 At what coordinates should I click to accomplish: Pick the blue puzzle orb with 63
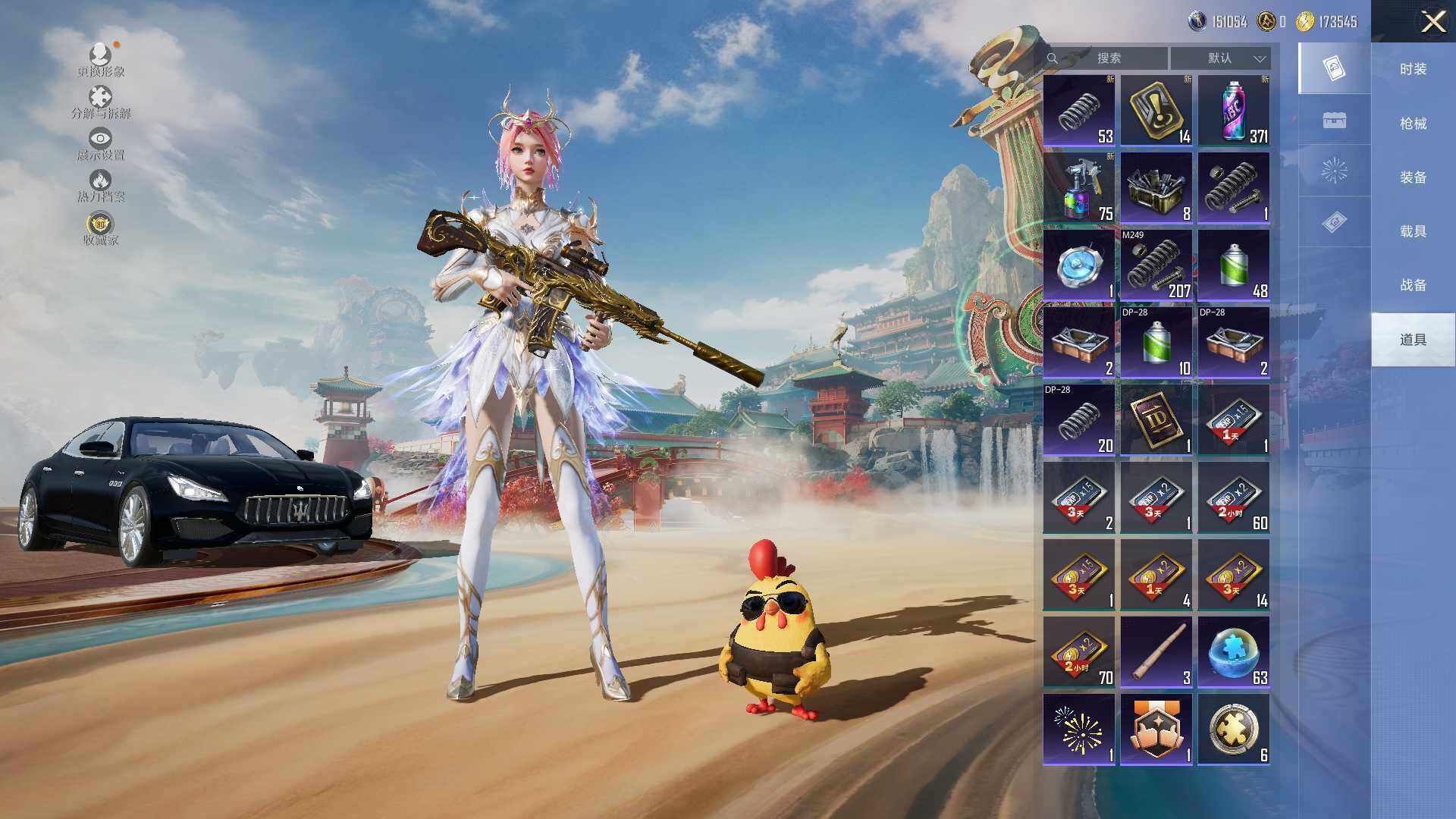pyautogui.click(x=1234, y=651)
